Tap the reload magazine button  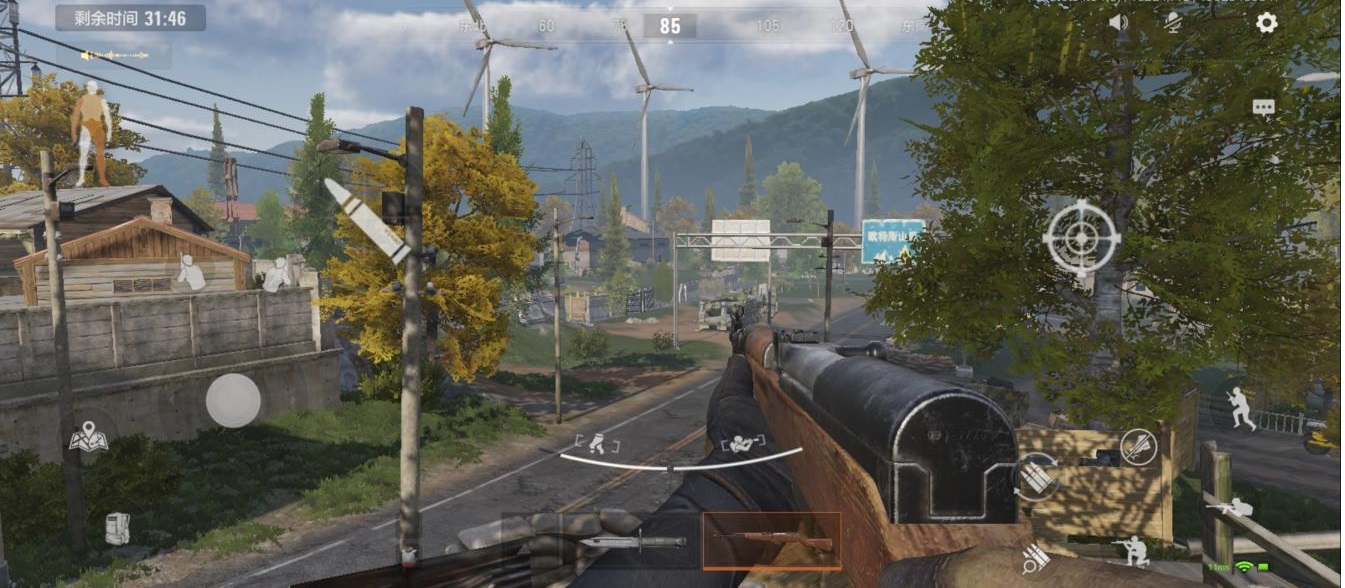[x=1036, y=477]
